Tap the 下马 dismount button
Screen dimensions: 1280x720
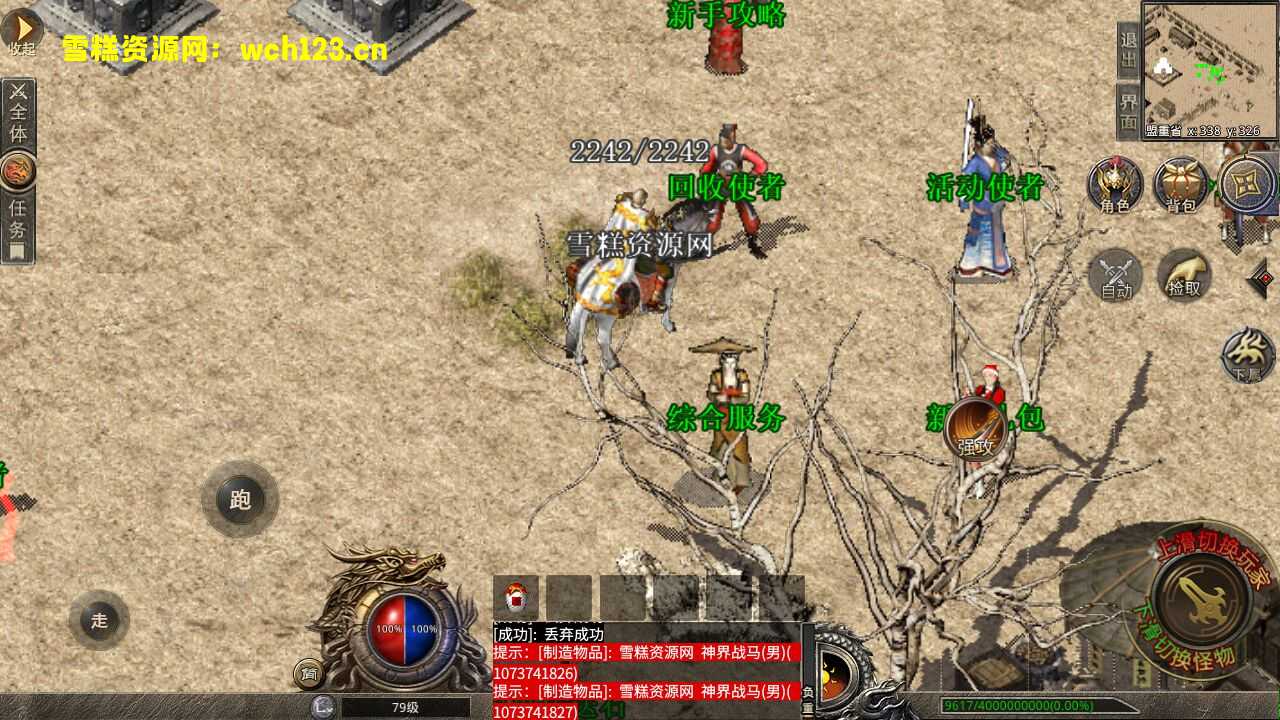1247,355
